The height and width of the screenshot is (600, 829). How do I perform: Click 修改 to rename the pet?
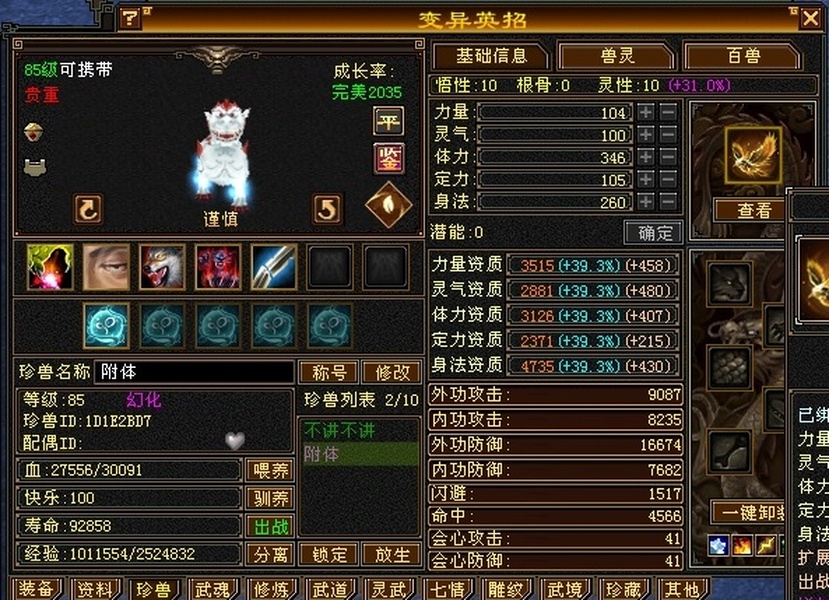(x=392, y=372)
